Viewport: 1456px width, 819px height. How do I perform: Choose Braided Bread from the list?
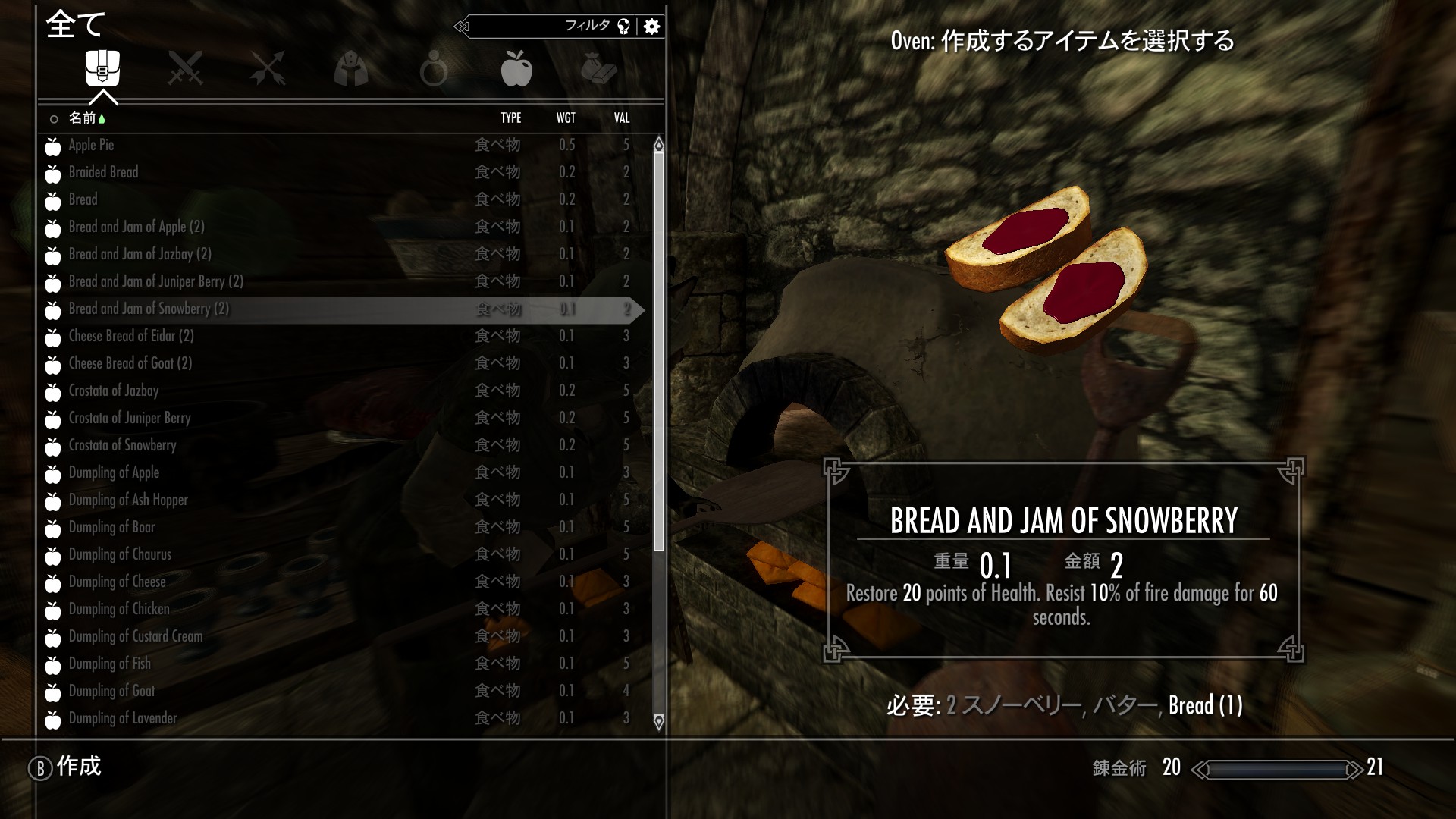103,172
